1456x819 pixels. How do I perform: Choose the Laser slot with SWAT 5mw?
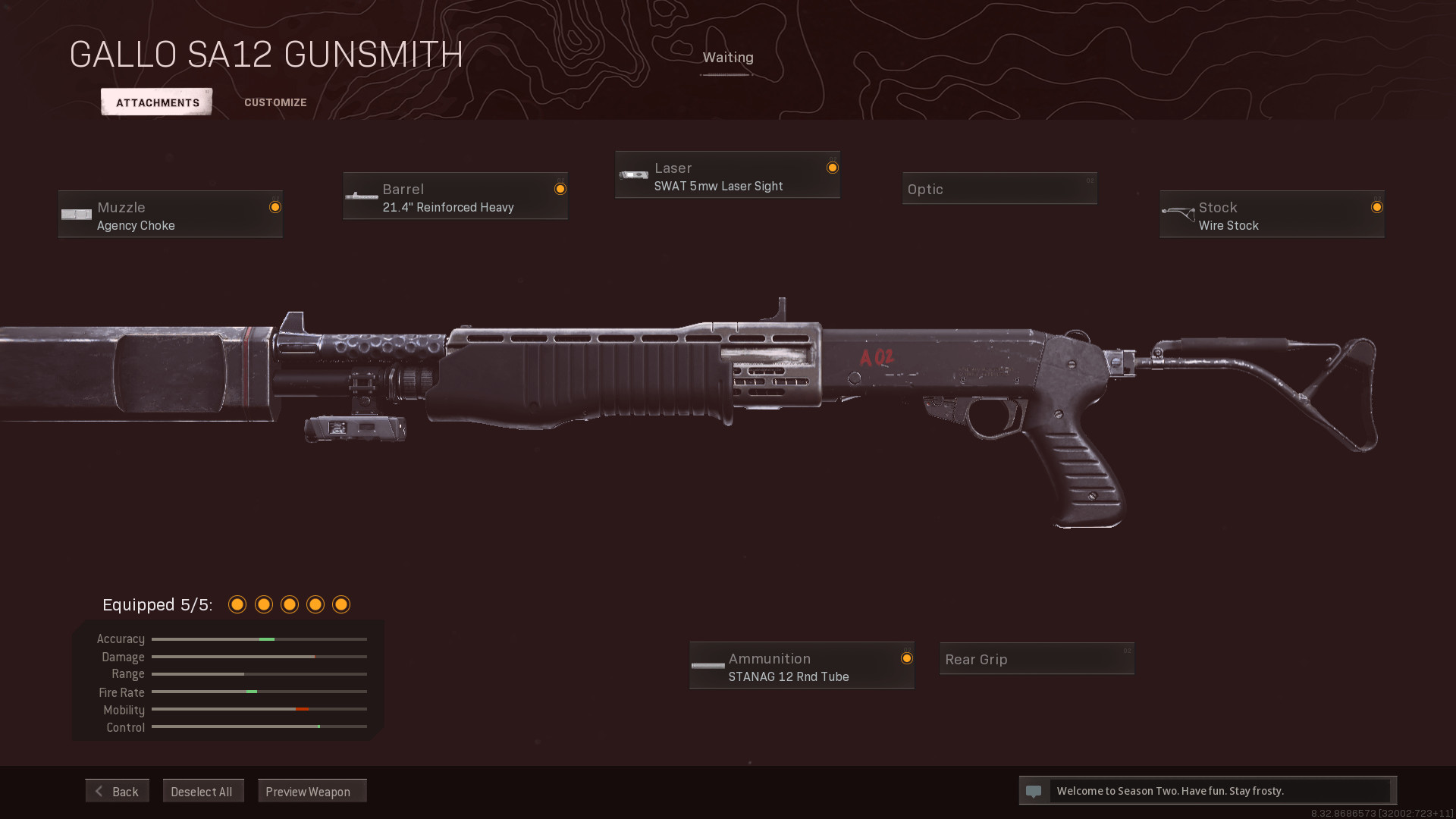click(727, 175)
